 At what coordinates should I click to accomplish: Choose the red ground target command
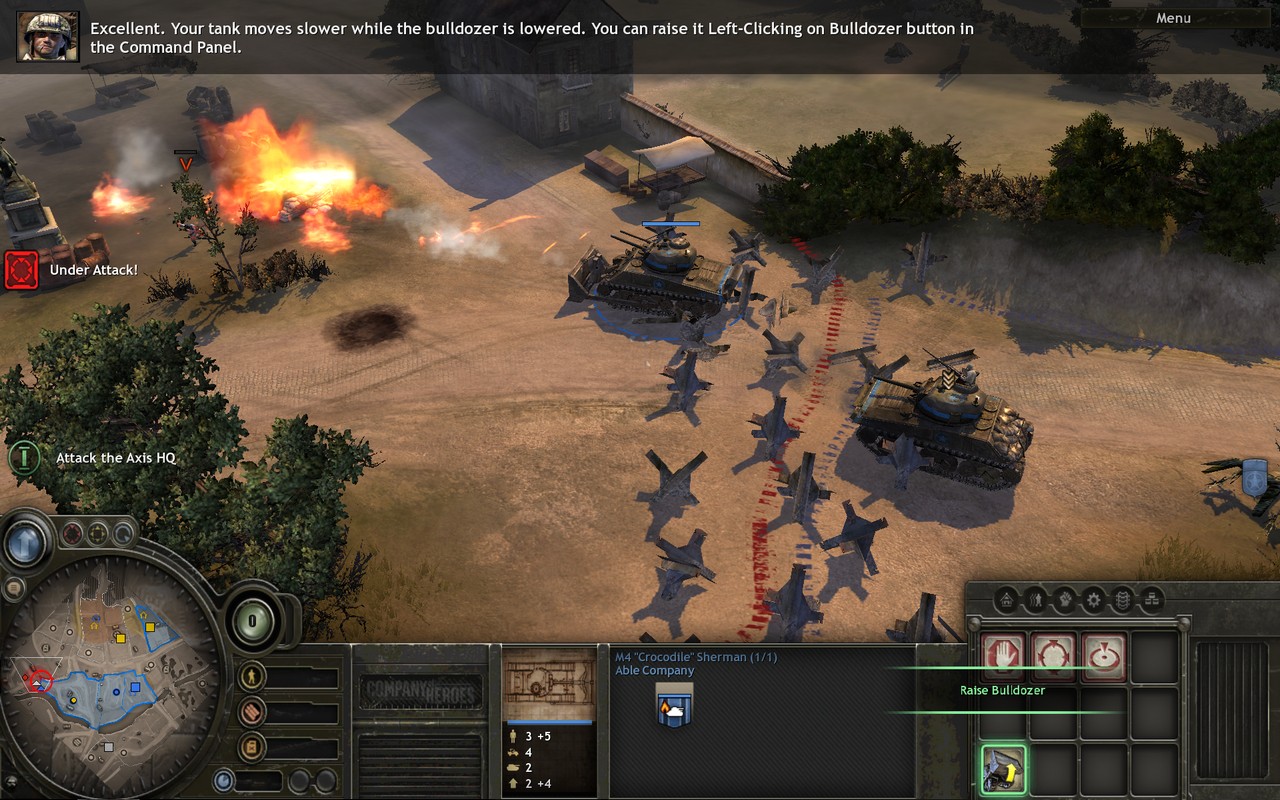(1103, 658)
